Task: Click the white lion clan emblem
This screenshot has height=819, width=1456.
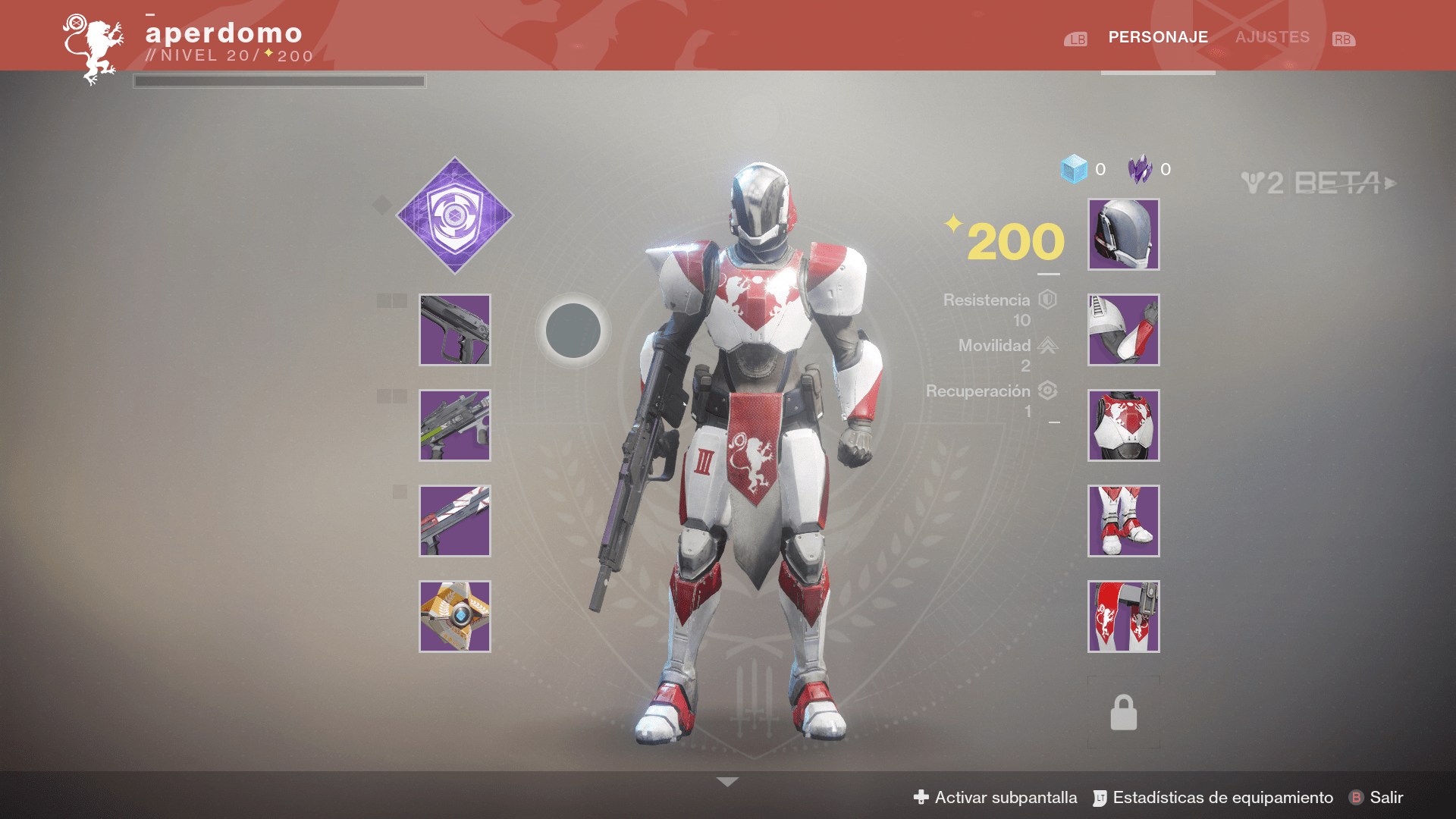Action: (x=93, y=49)
